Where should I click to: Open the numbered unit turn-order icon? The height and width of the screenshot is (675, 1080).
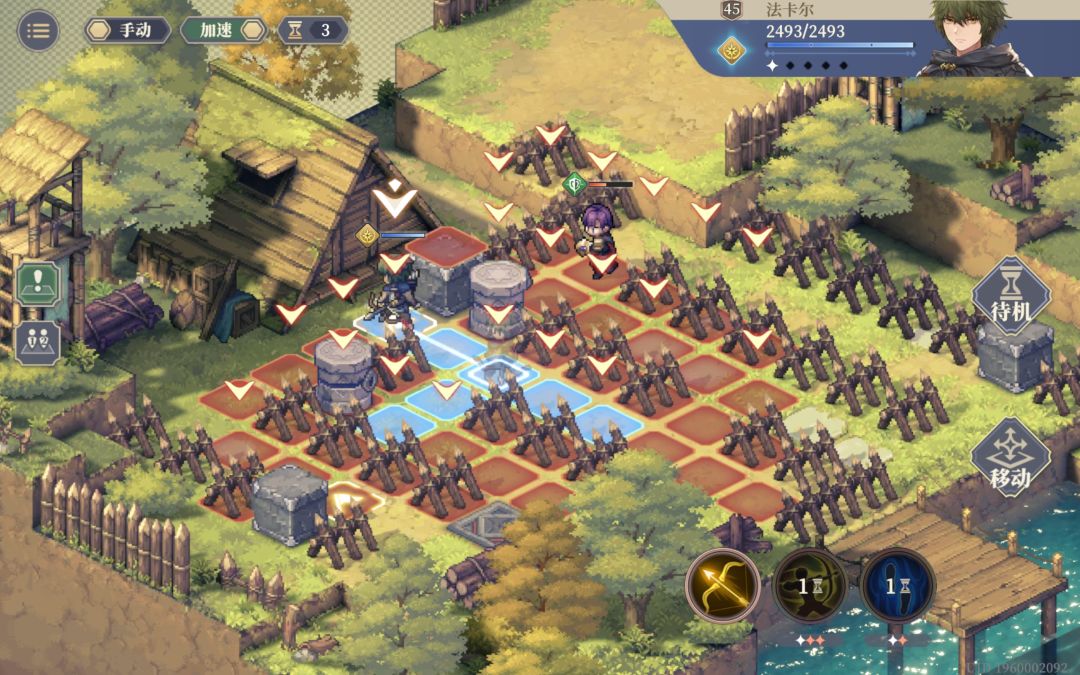click(x=38, y=343)
